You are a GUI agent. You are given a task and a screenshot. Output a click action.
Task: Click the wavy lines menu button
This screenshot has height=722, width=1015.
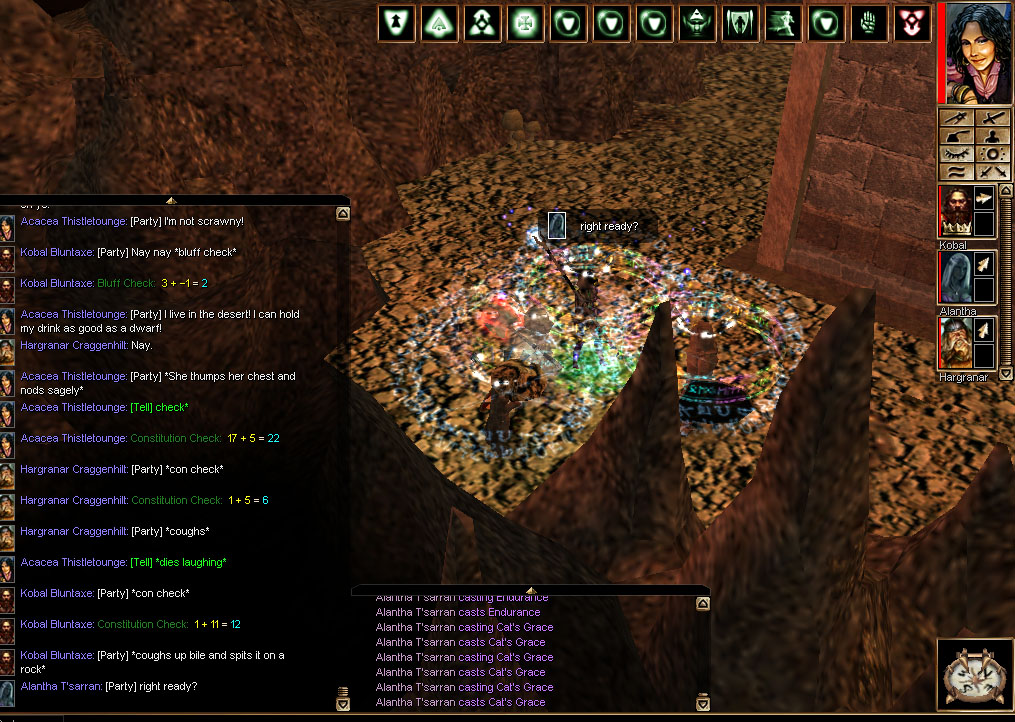[x=958, y=172]
